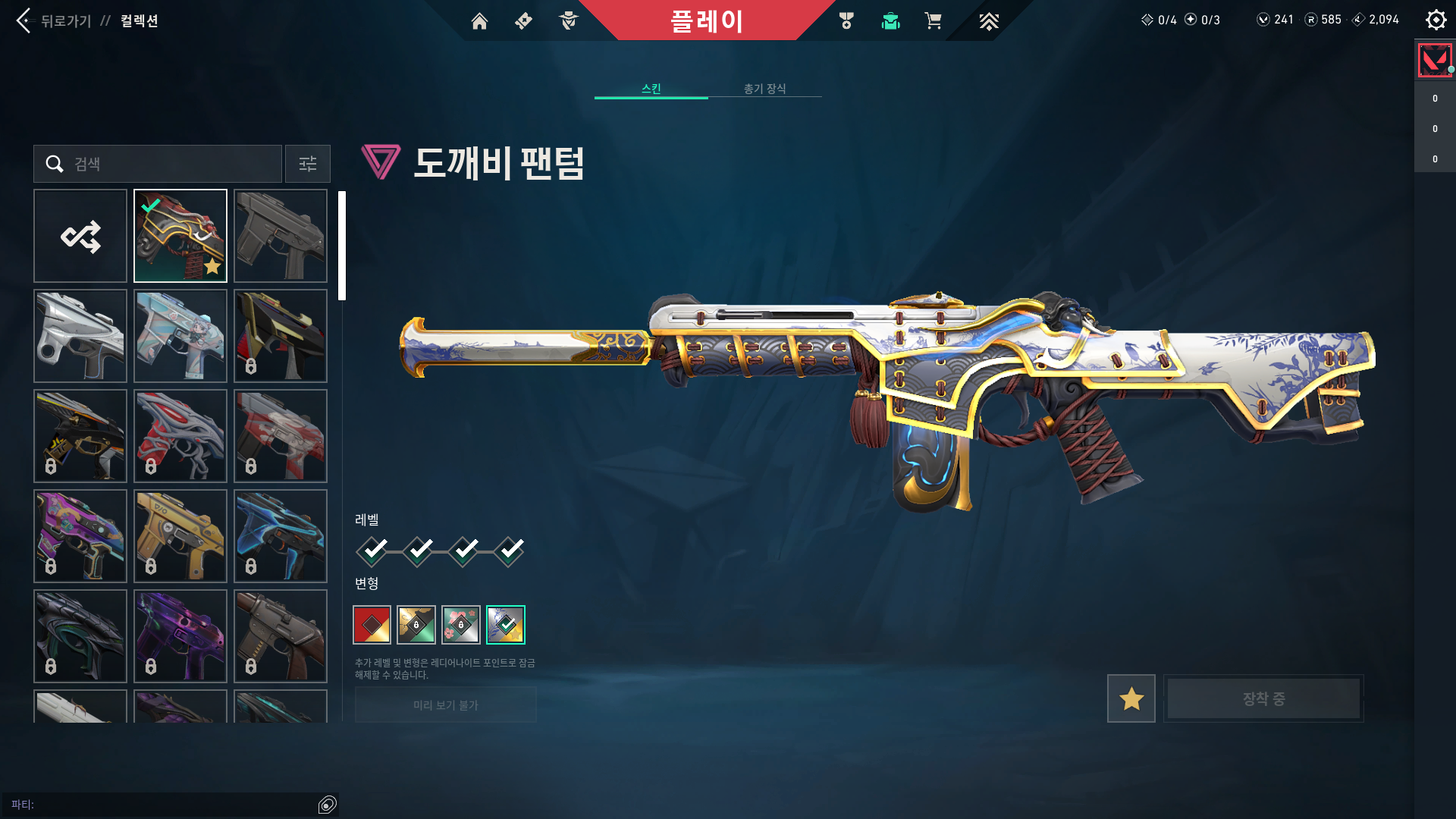Click the red 플레이 play button
This screenshot has width=1456, height=819.
(707, 20)
